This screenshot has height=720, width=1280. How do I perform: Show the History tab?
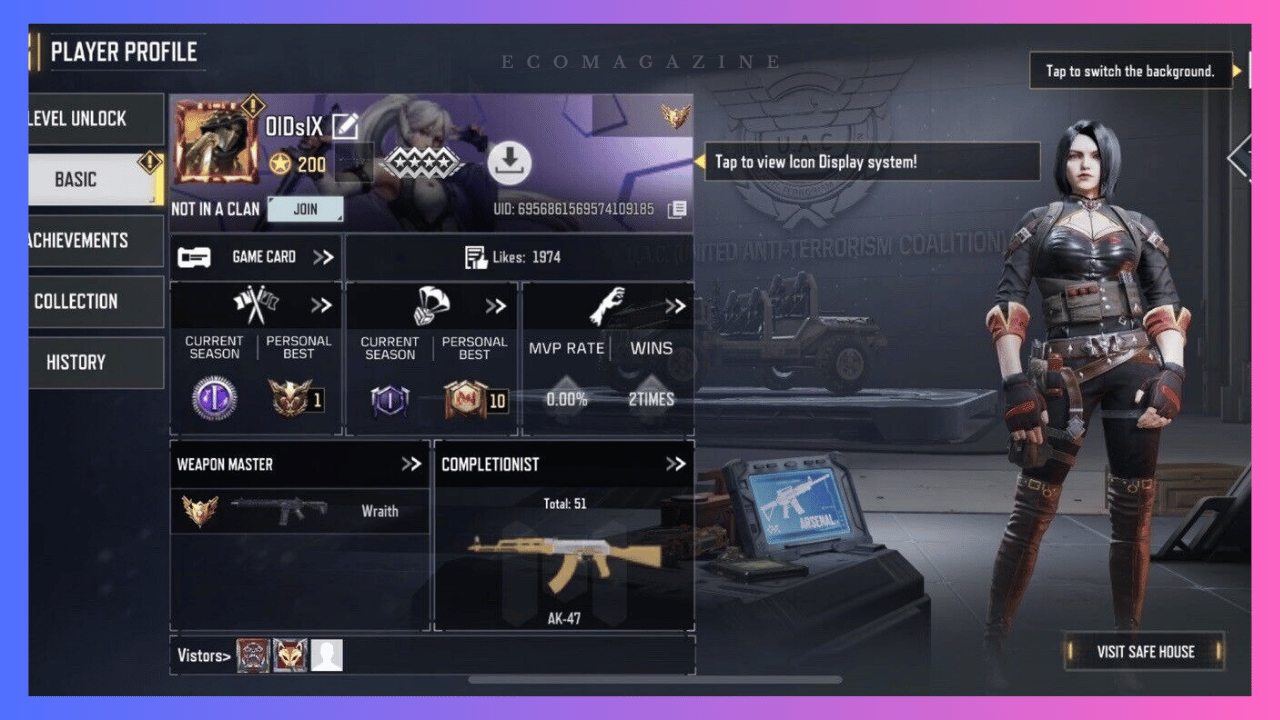95,363
